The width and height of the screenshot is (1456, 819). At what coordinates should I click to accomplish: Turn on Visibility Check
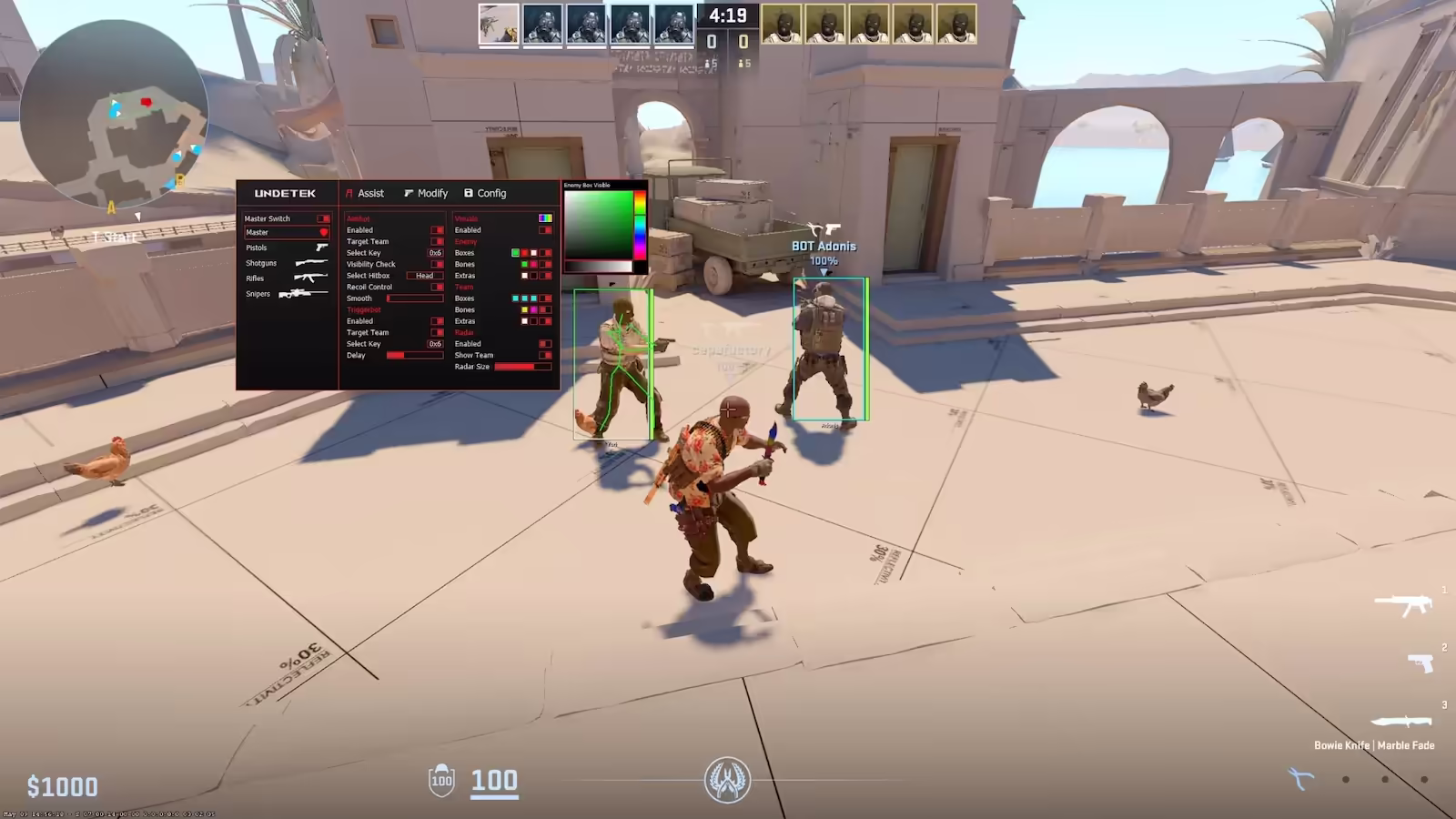click(x=437, y=264)
